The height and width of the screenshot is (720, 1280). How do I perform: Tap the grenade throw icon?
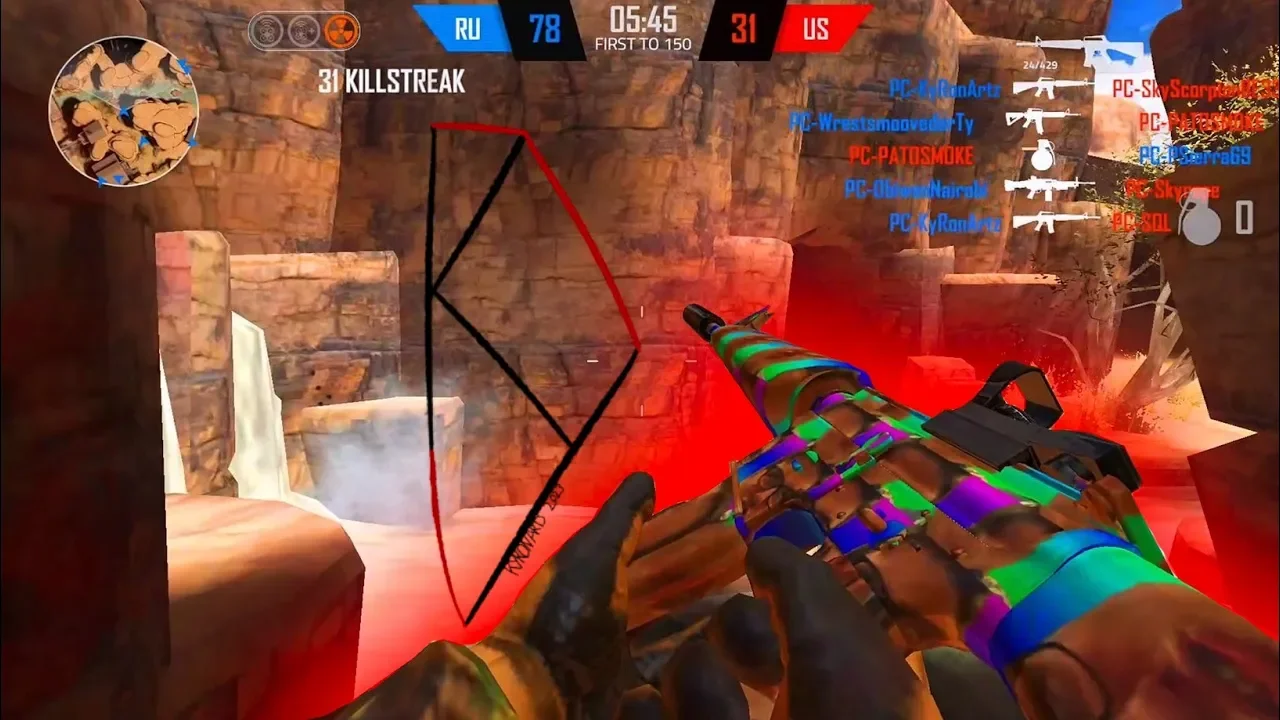tap(1198, 217)
